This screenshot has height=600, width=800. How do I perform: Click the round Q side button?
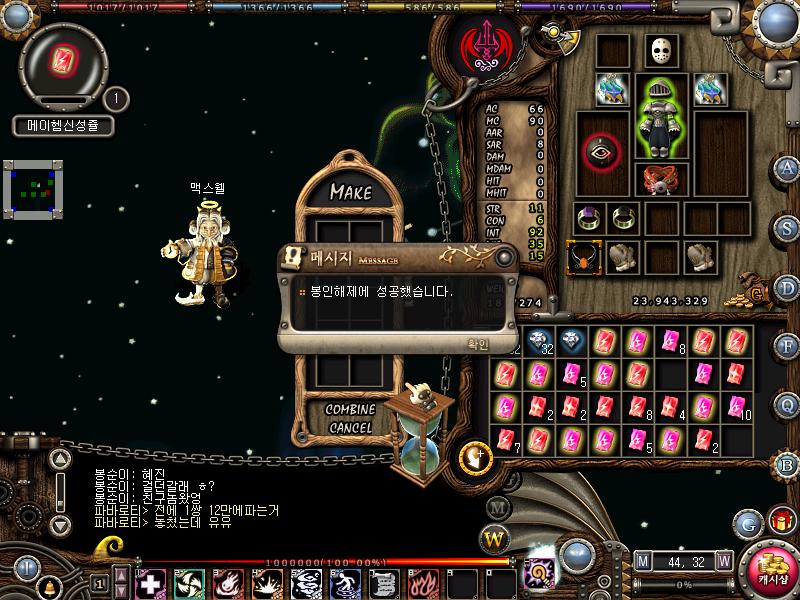pyautogui.click(x=787, y=404)
